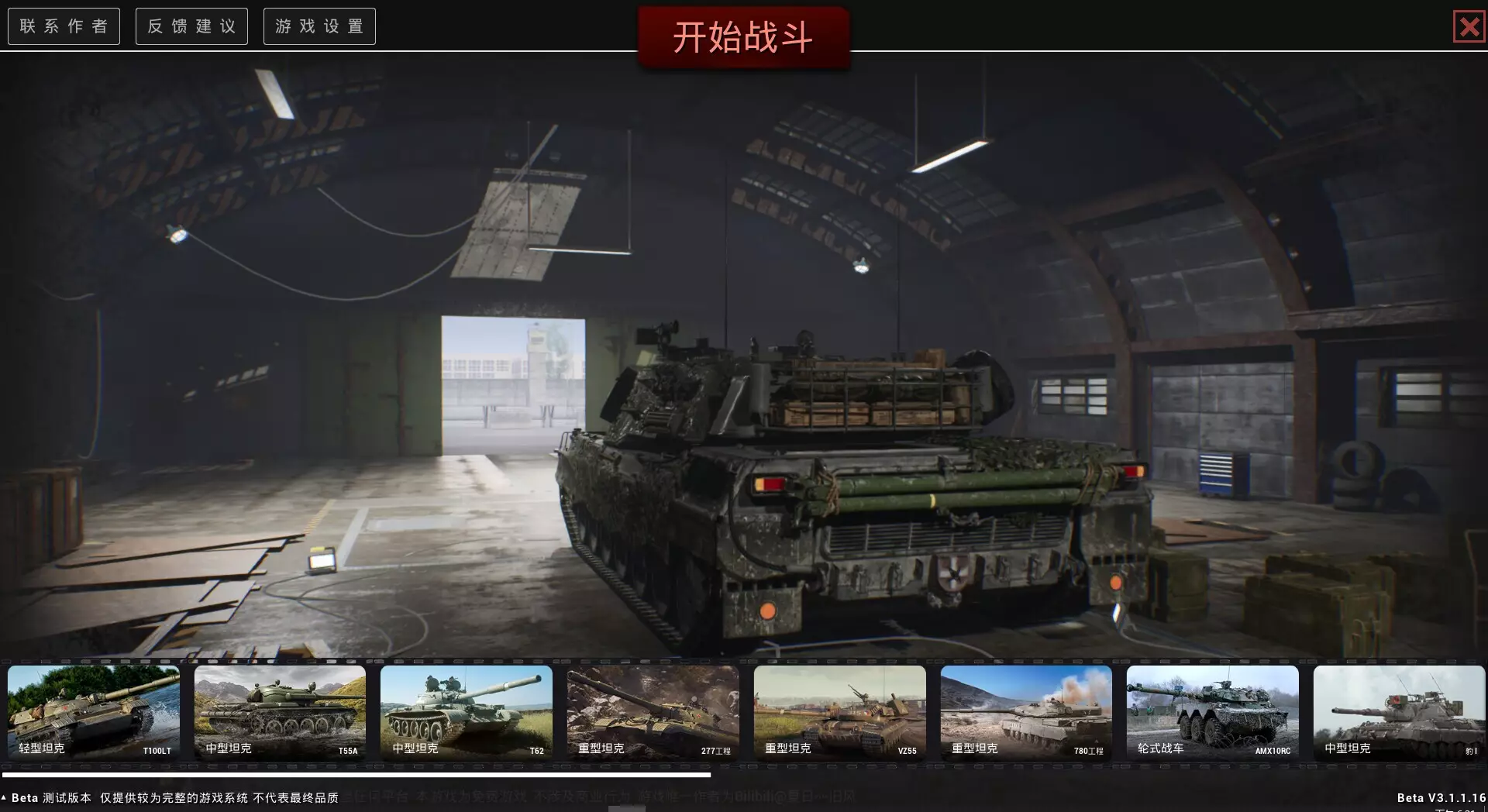This screenshot has width=1488, height=812.
Task: Open the 反馈建议 feedback panel
Action: (x=191, y=26)
